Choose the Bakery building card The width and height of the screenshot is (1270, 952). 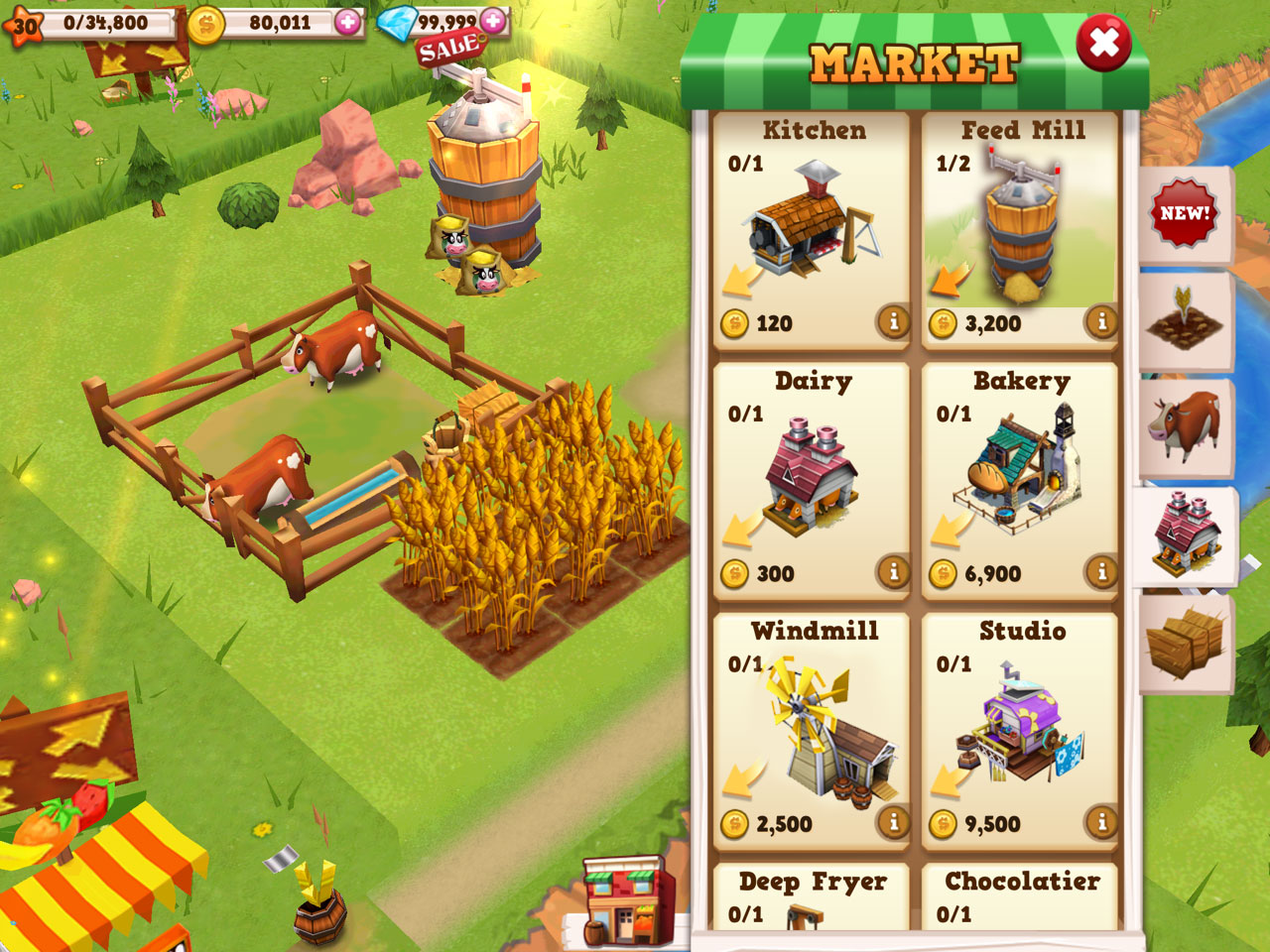[x=1020, y=483]
